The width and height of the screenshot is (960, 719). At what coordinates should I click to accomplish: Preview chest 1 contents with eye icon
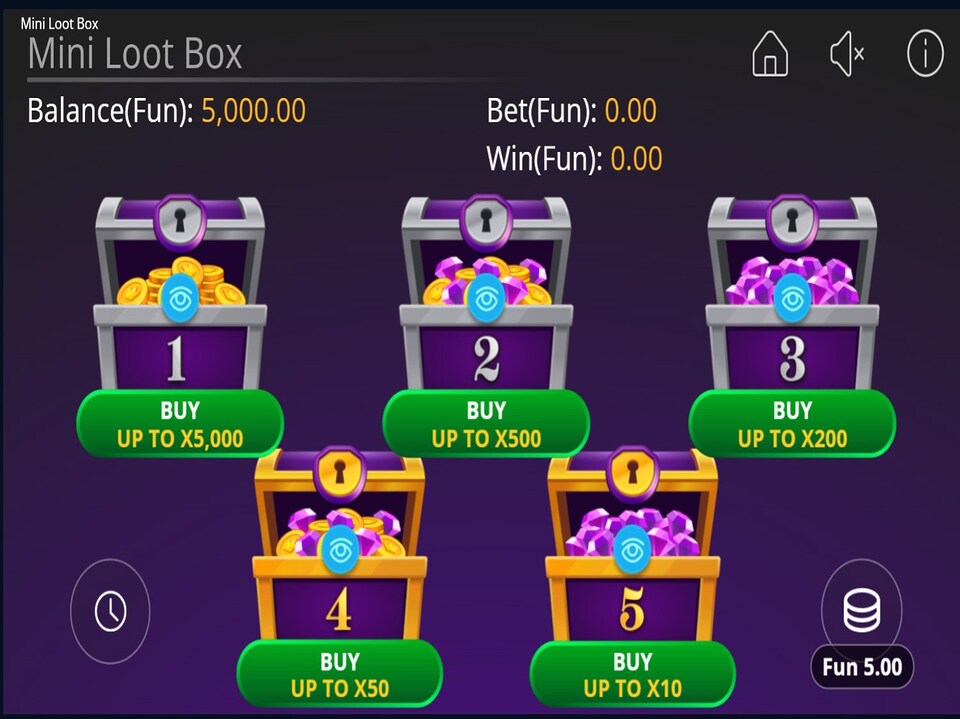(x=181, y=298)
